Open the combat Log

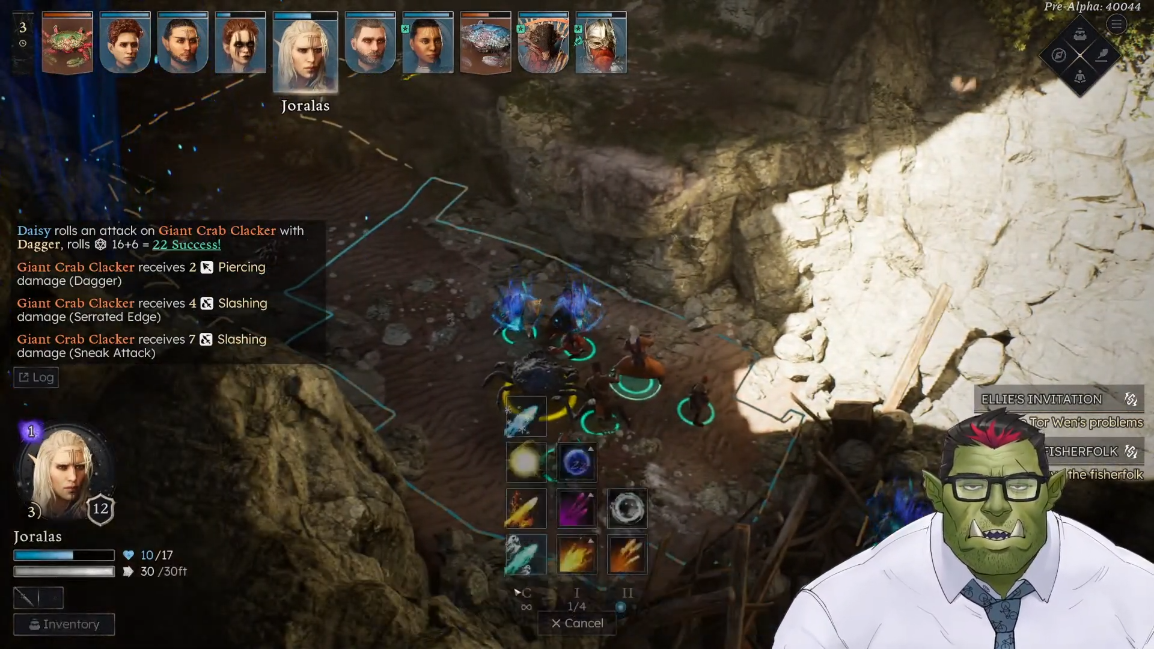coord(36,377)
